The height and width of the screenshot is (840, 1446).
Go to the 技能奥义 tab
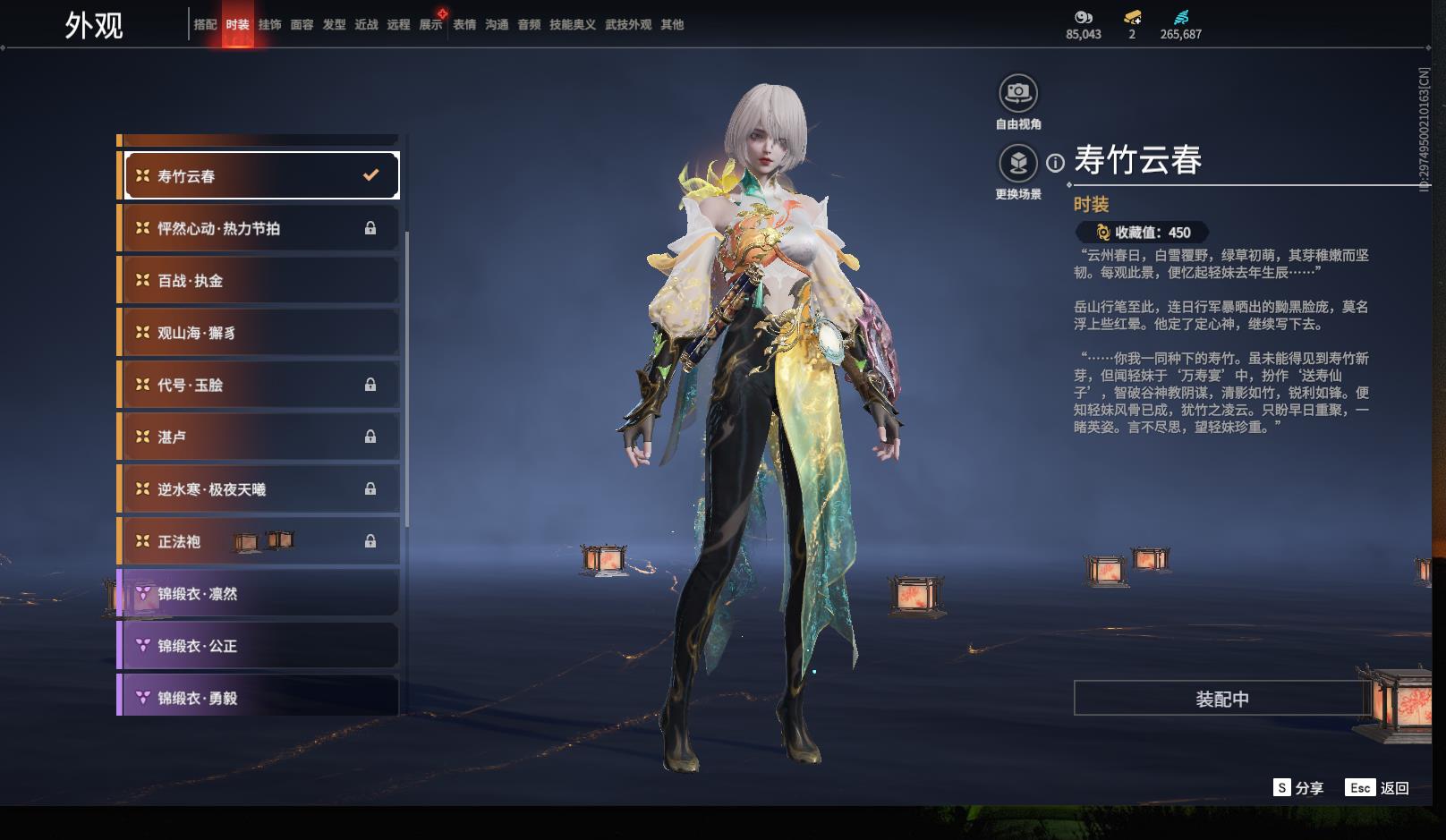coord(572,25)
